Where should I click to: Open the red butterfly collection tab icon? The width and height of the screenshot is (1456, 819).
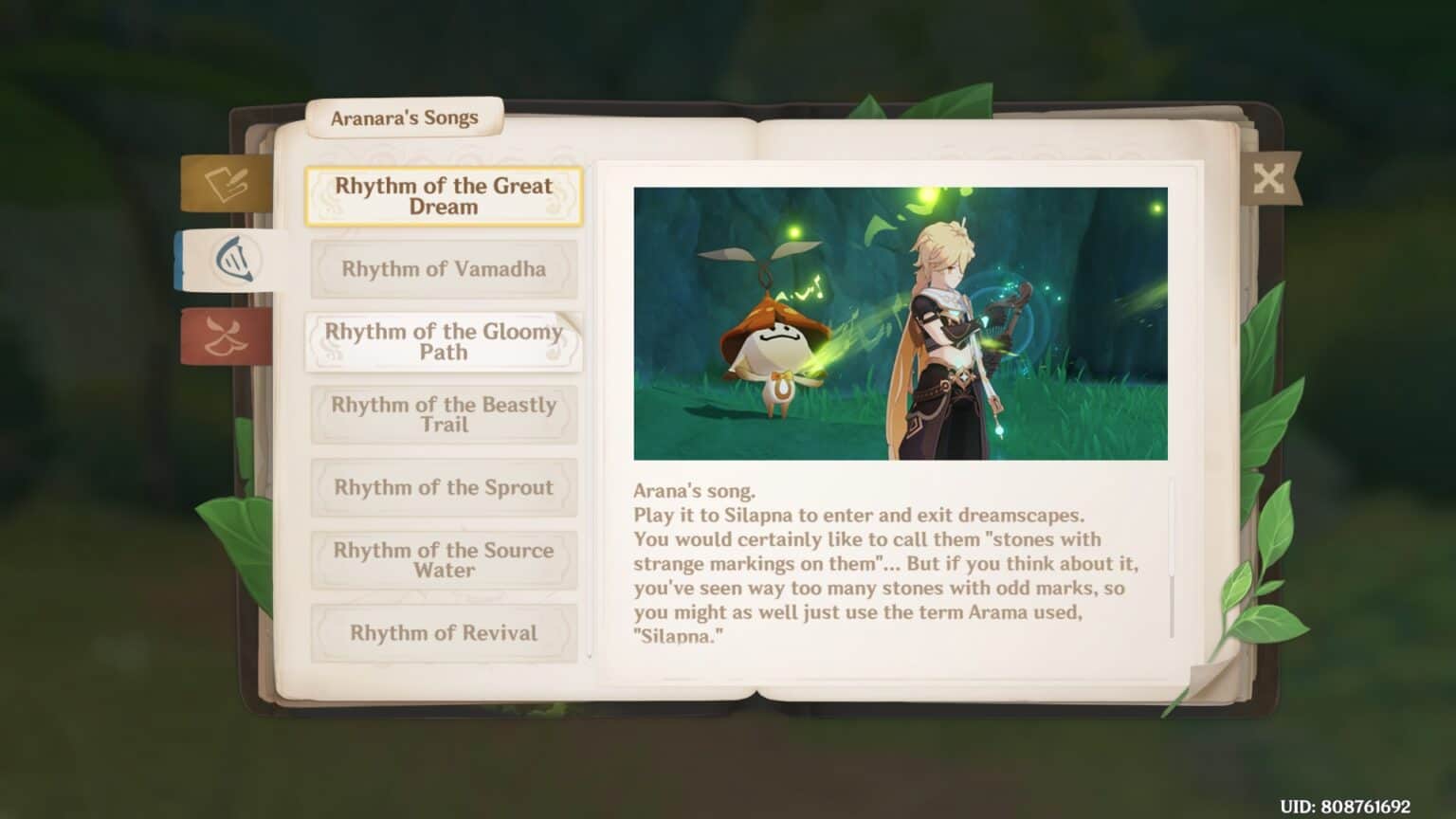(x=225, y=337)
